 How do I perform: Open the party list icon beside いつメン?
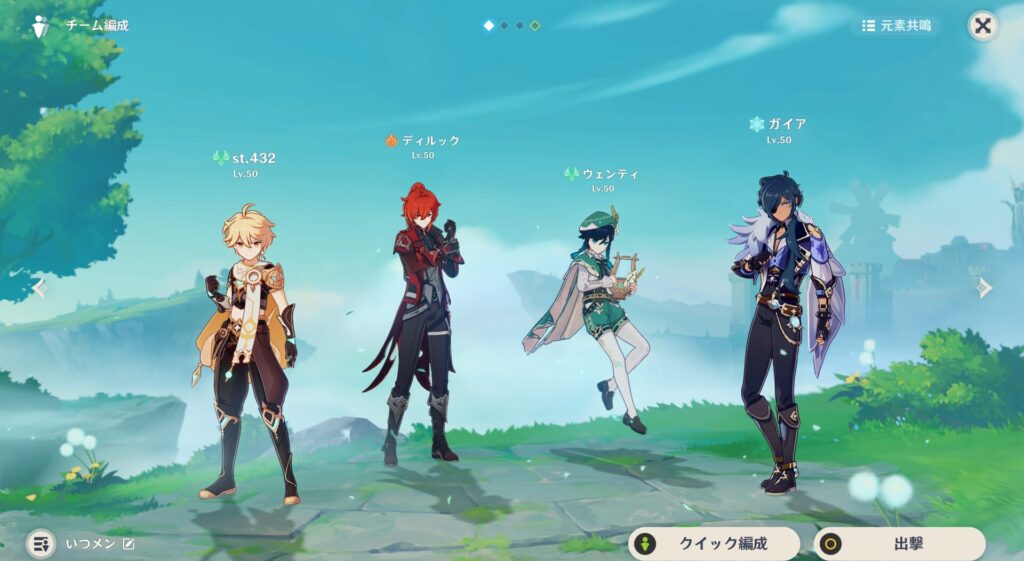point(41,543)
